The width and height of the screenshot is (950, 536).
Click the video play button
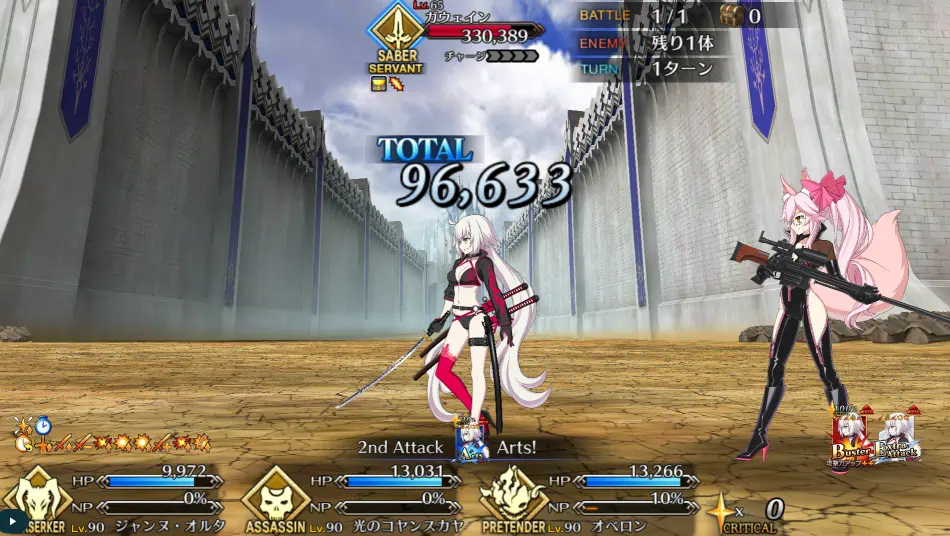[x=12, y=521]
